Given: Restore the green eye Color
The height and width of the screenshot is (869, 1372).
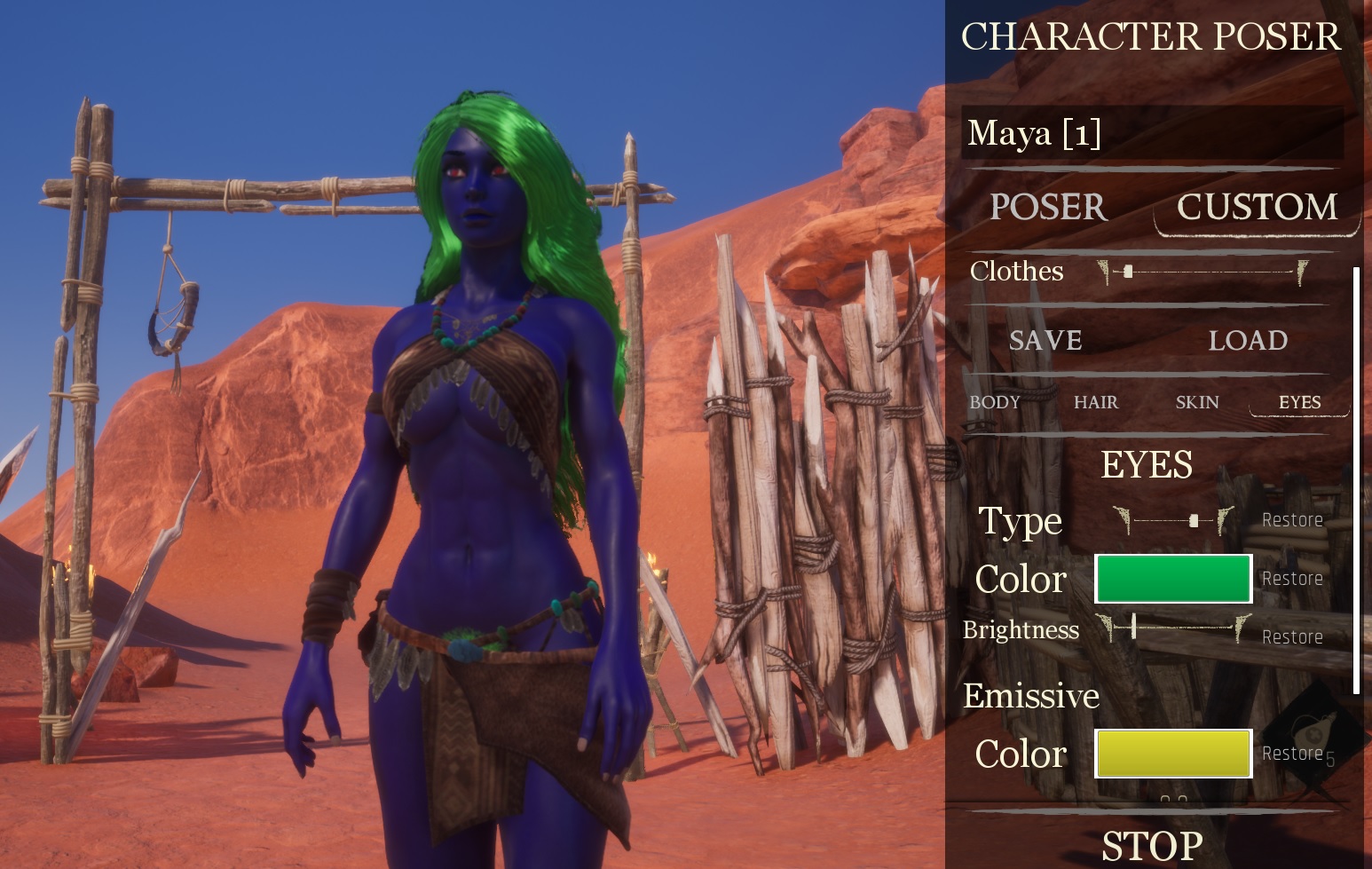Looking at the screenshot, I should tap(1292, 579).
